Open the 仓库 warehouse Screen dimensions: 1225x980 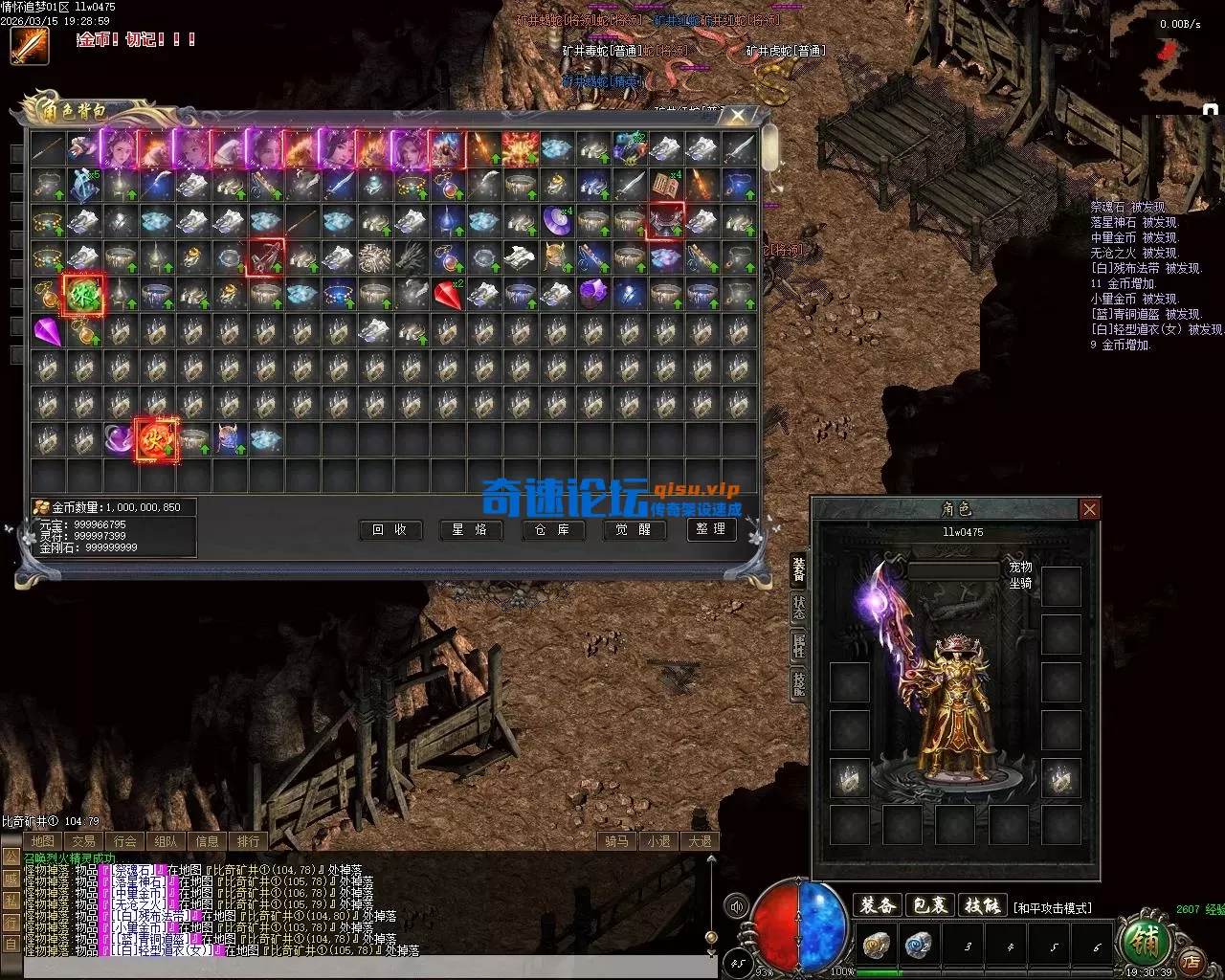pos(552,529)
